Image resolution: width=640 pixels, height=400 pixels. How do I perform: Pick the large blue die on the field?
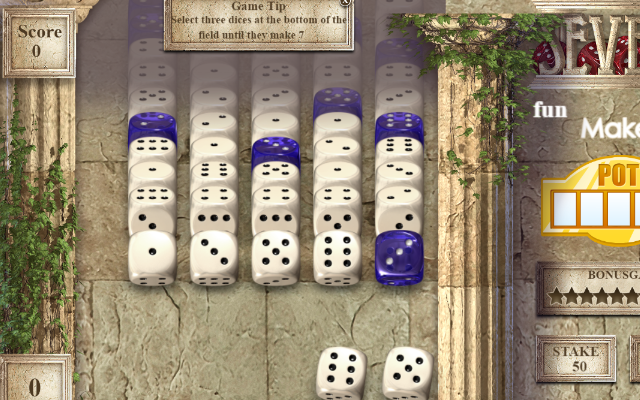399,257
